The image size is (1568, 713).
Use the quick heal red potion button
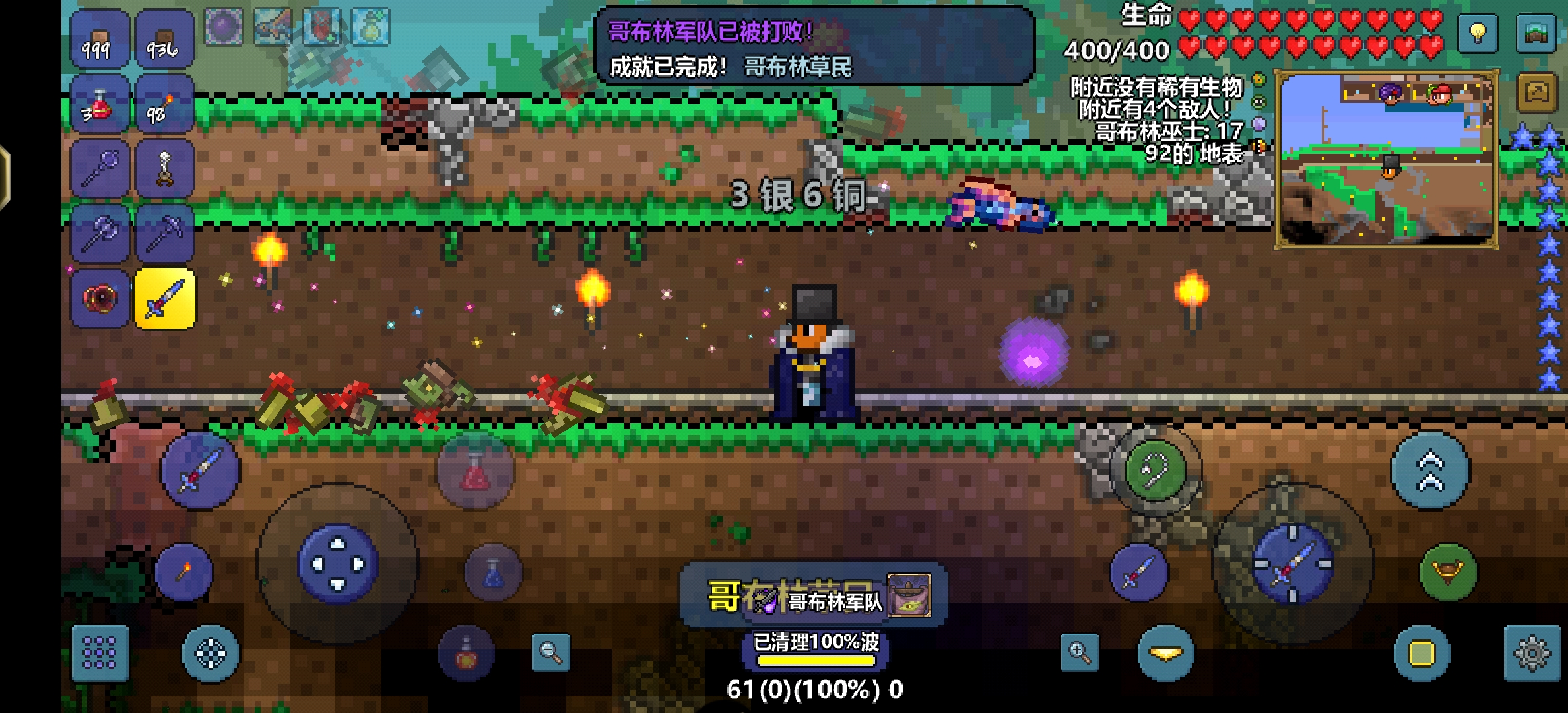[475, 471]
